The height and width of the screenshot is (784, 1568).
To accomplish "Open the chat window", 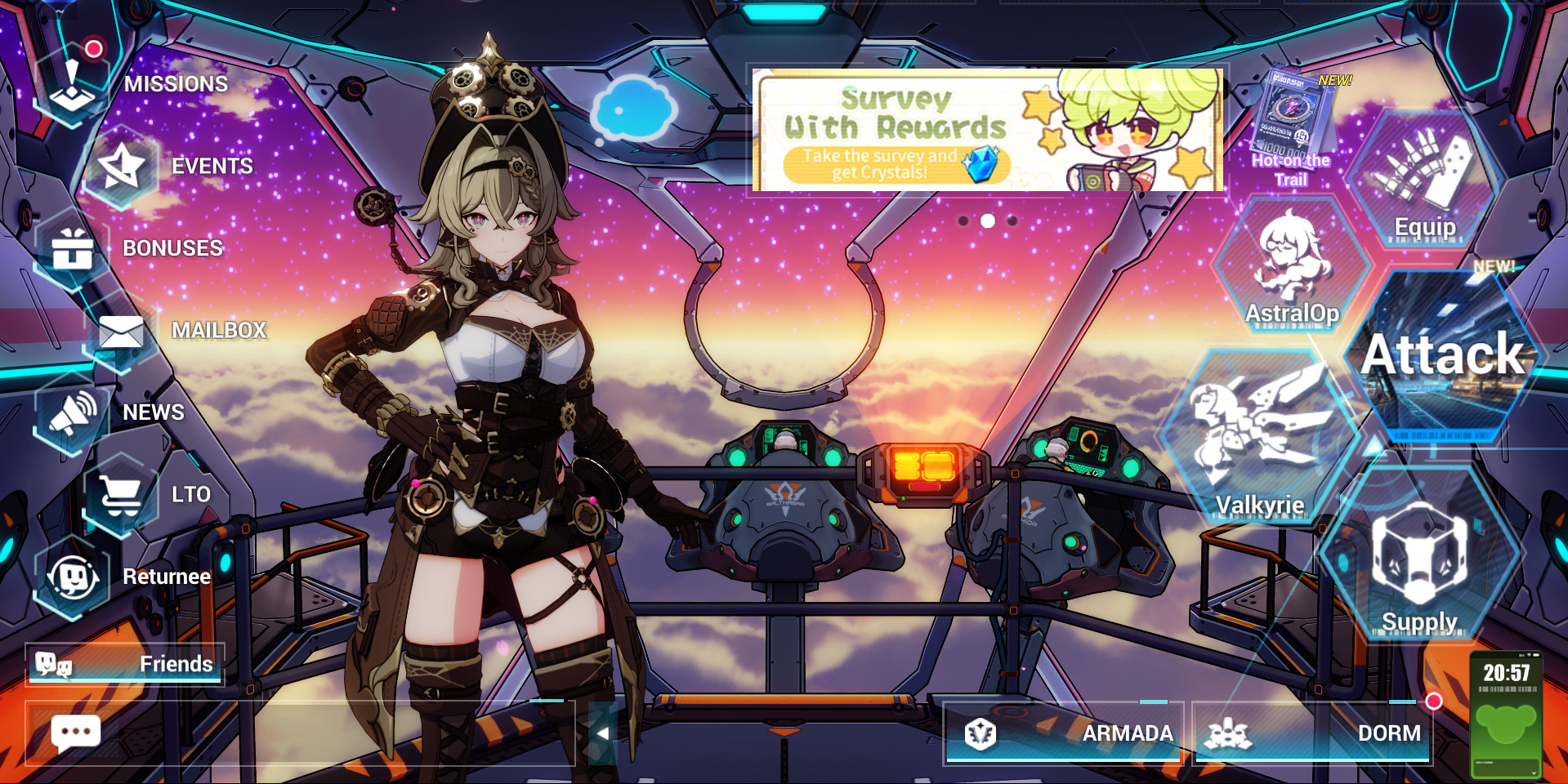I will point(76,733).
